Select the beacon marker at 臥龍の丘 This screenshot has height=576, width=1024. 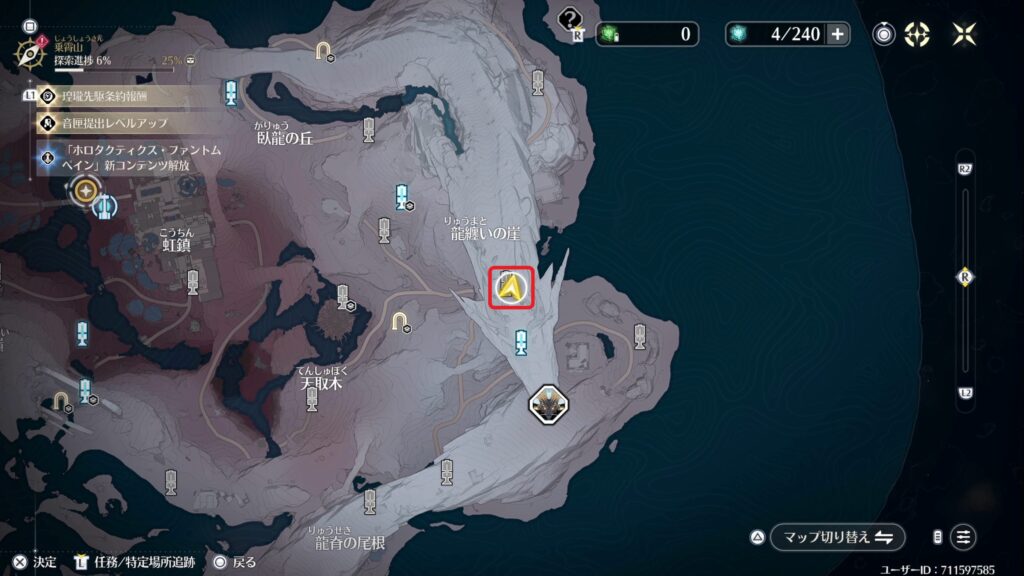point(369,128)
